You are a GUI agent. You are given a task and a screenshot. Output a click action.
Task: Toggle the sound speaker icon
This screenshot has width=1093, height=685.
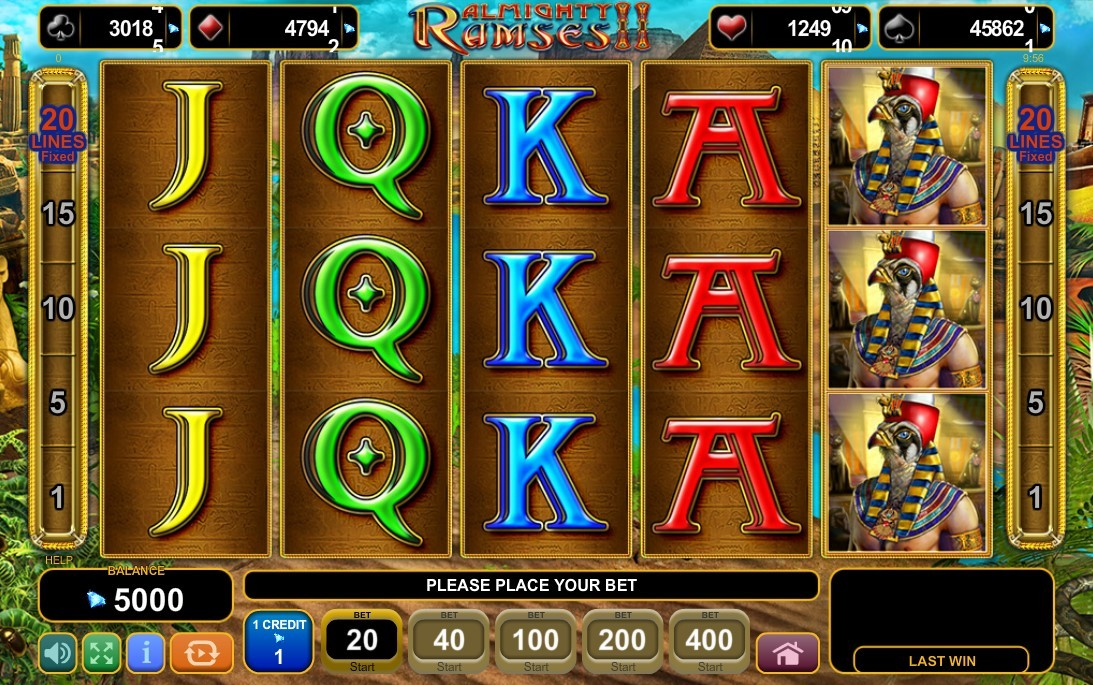(58, 654)
